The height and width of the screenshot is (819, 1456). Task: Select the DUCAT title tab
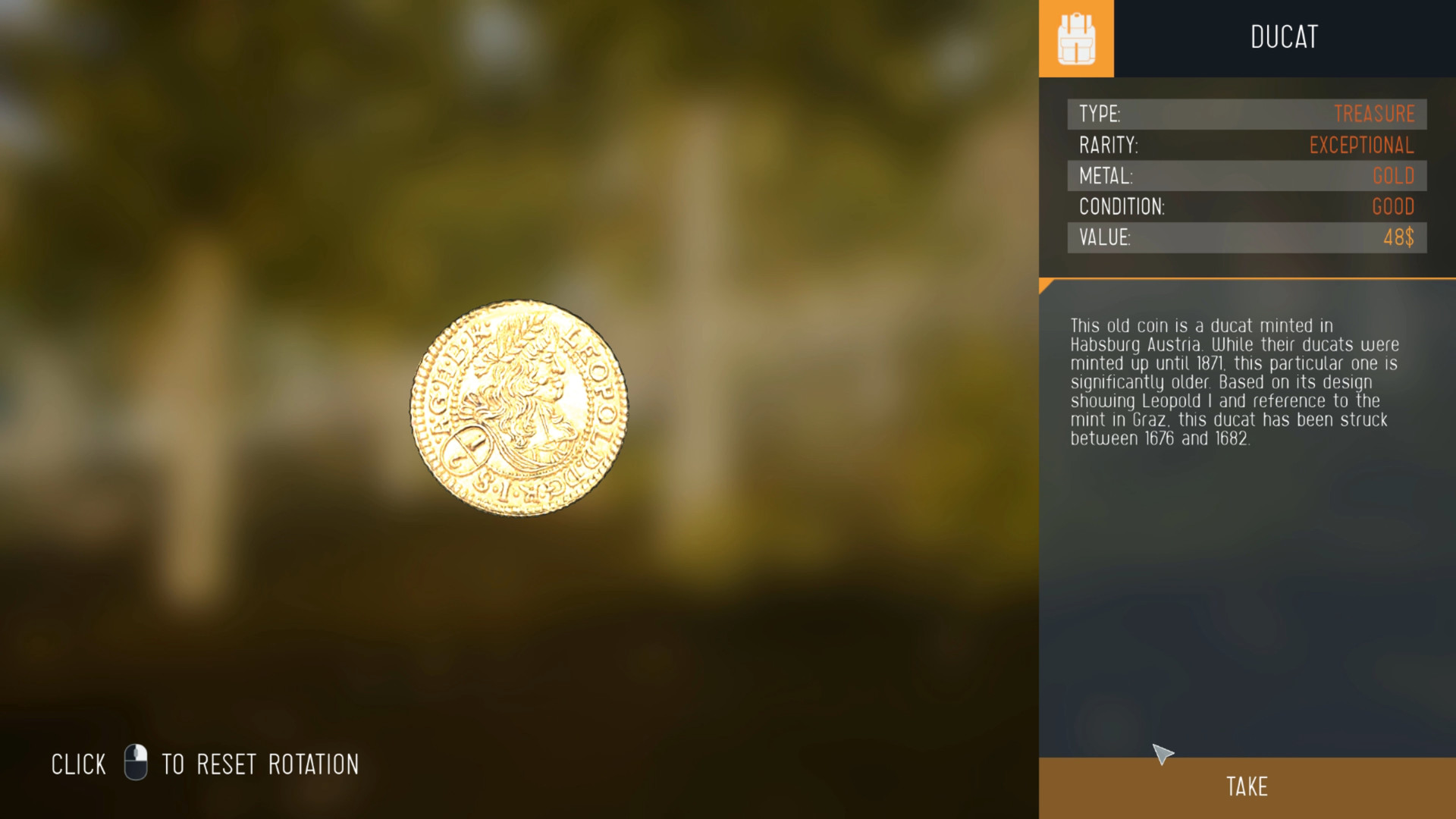tap(1283, 37)
